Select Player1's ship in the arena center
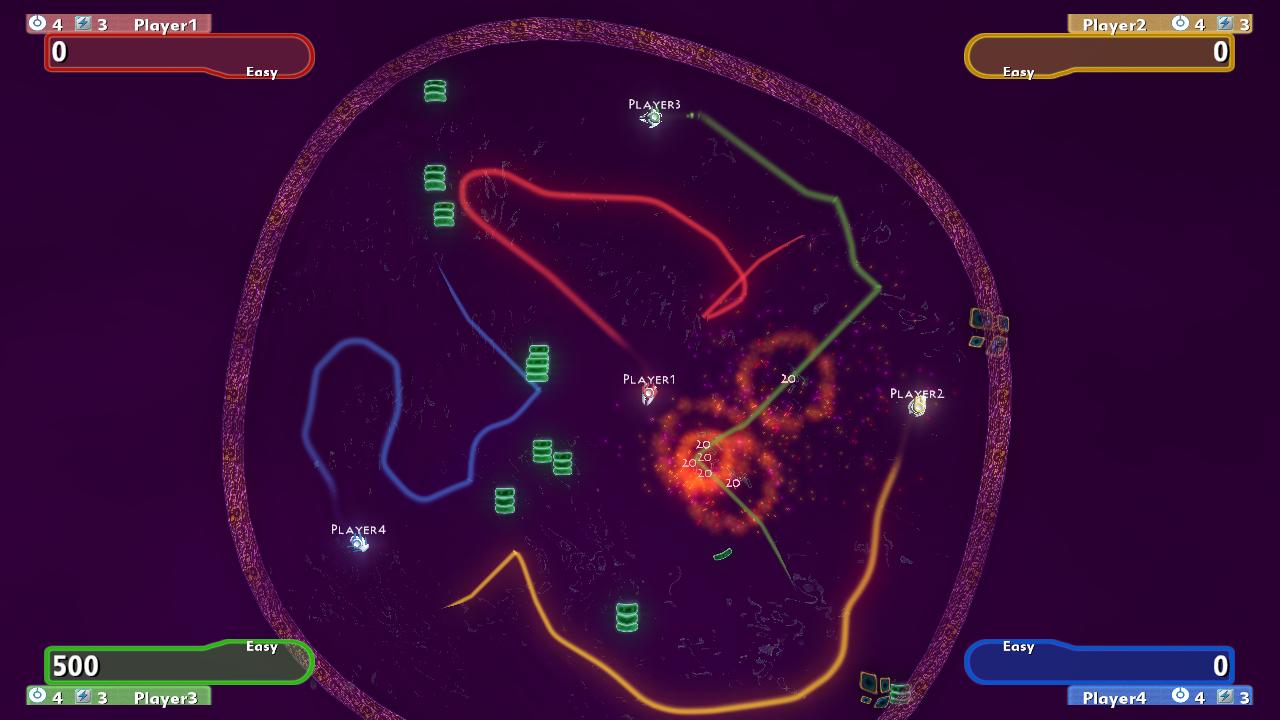 coord(649,397)
